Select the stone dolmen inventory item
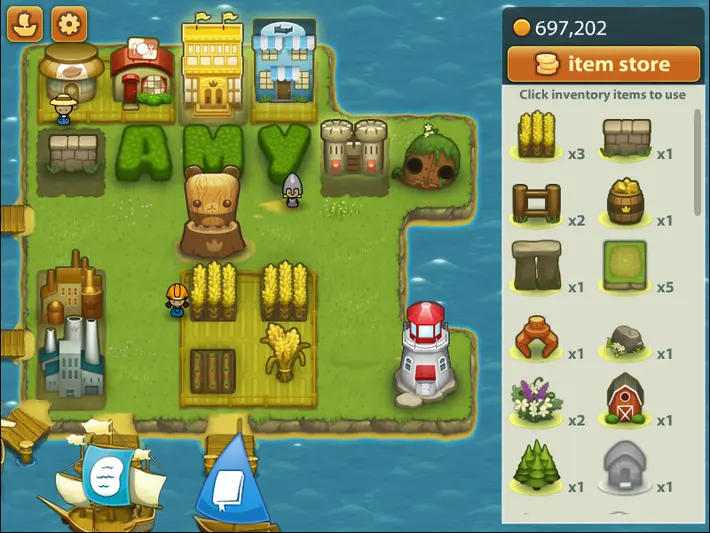Image resolution: width=710 pixels, height=533 pixels. coord(536,266)
